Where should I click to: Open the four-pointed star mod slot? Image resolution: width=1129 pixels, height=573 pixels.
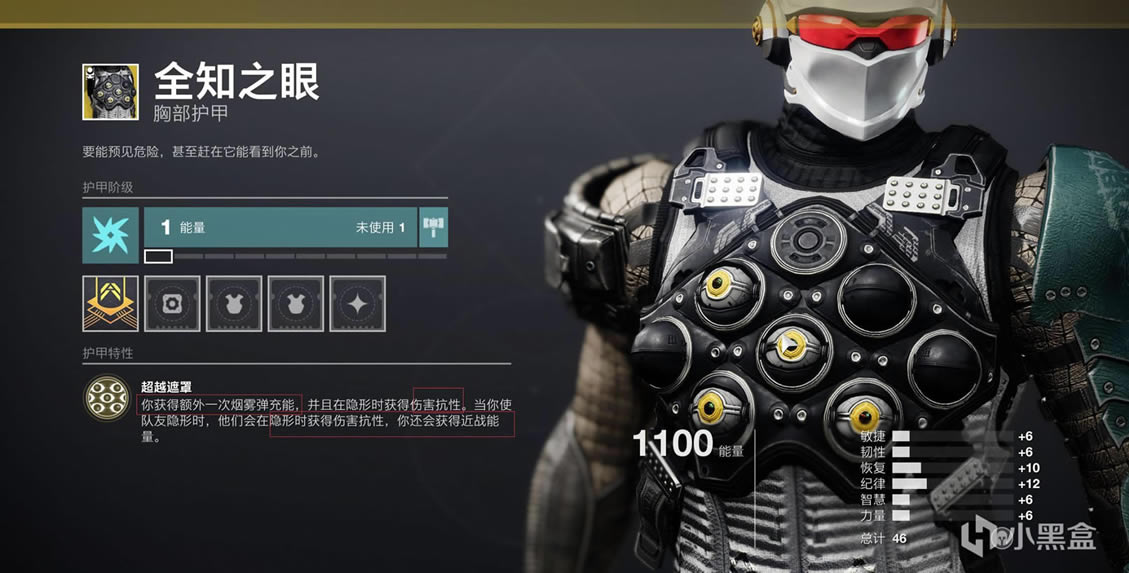tap(357, 304)
